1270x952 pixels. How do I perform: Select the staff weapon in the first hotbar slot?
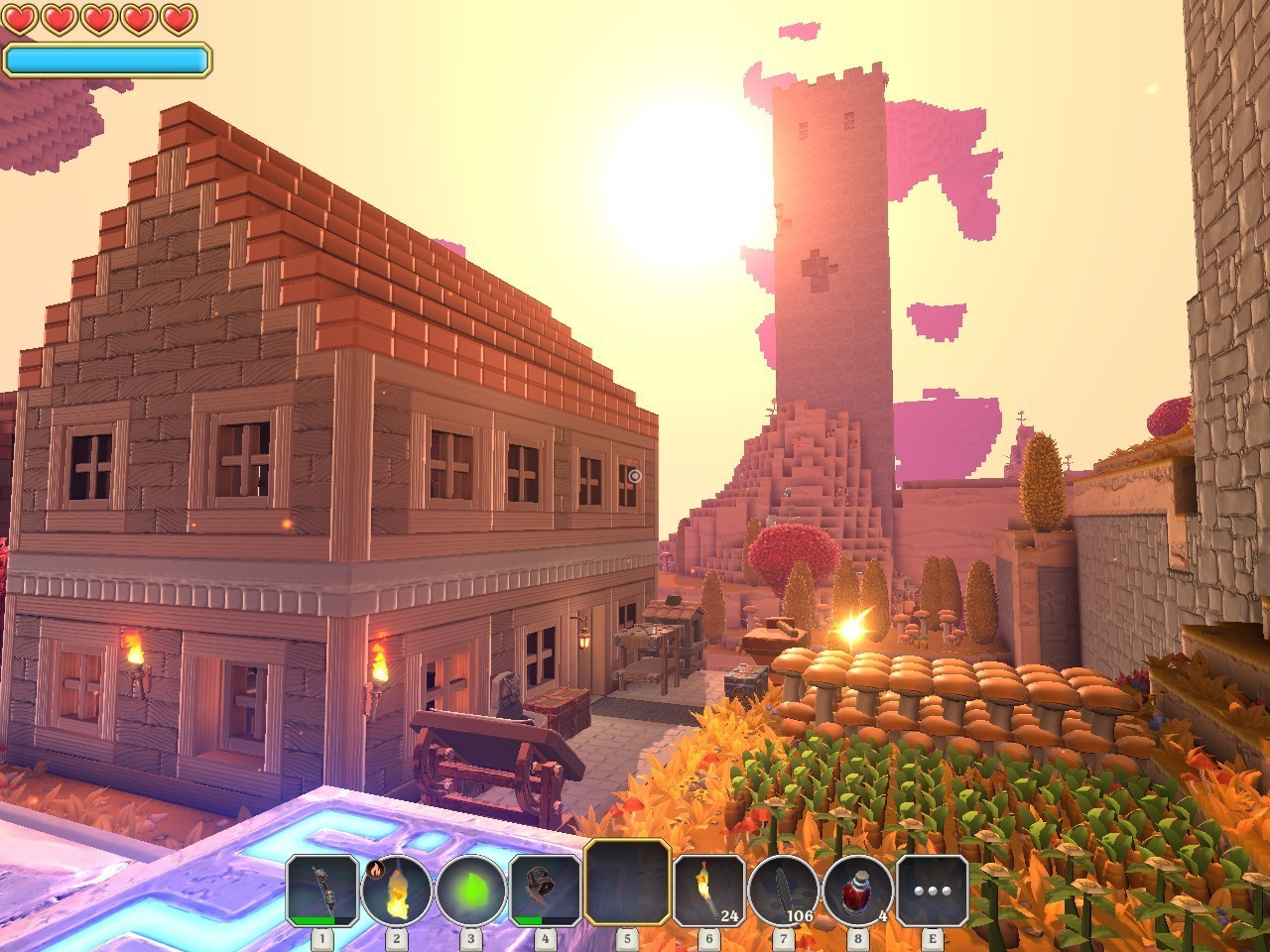tap(322, 890)
